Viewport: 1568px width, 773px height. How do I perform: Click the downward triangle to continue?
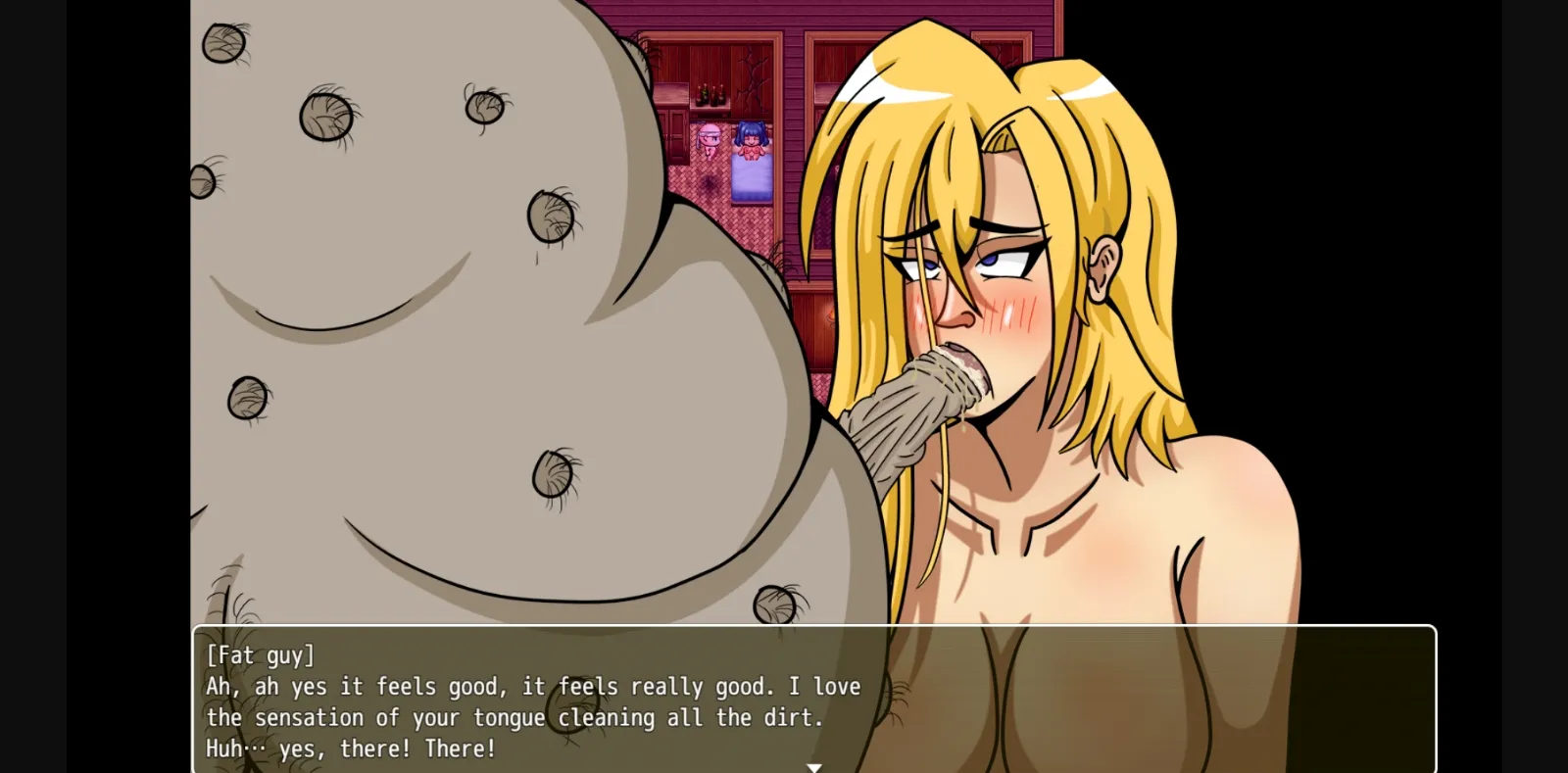[813, 767]
